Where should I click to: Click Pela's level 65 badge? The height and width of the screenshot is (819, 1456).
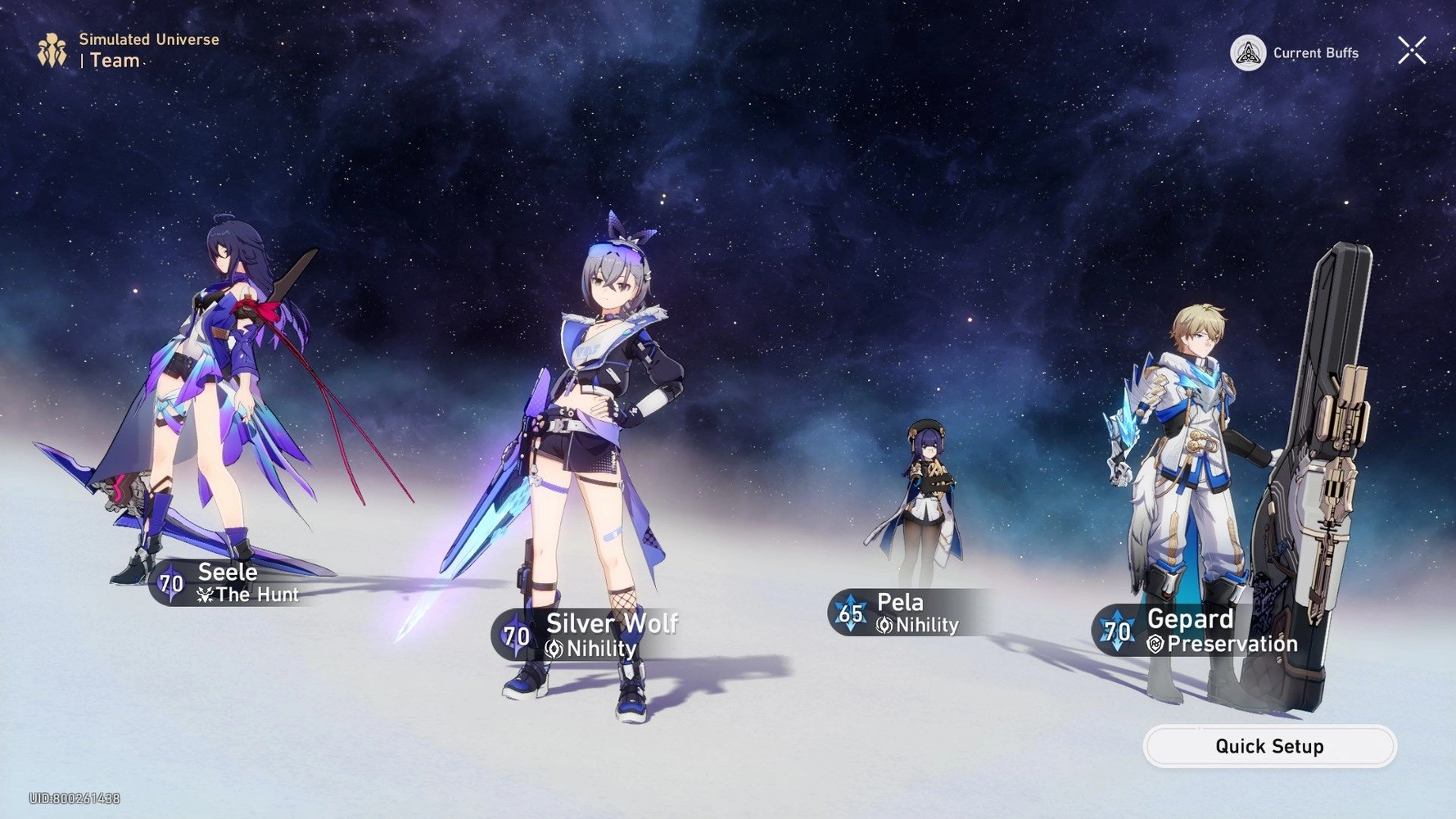tap(849, 613)
